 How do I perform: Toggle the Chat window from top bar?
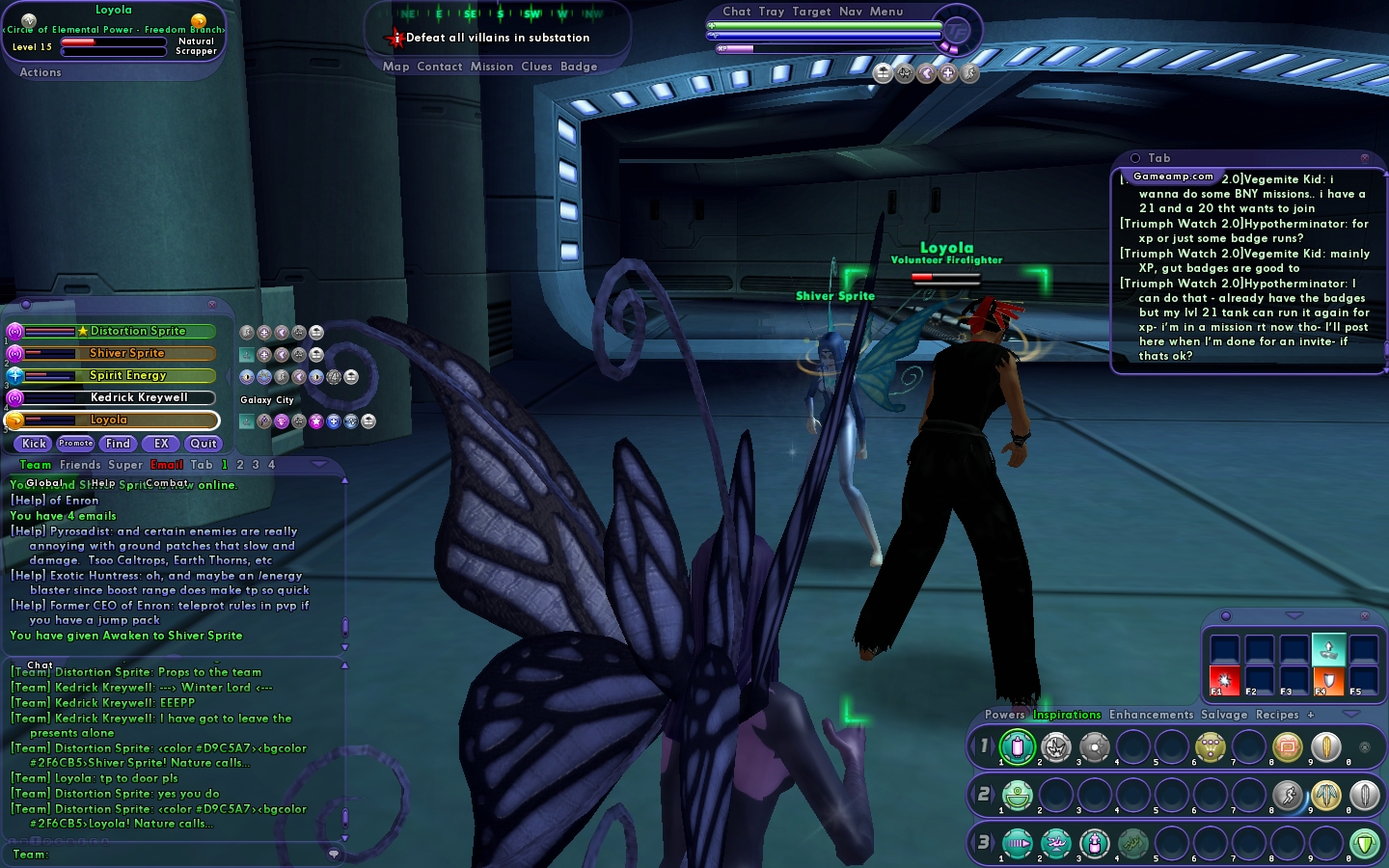(x=737, y=12)
